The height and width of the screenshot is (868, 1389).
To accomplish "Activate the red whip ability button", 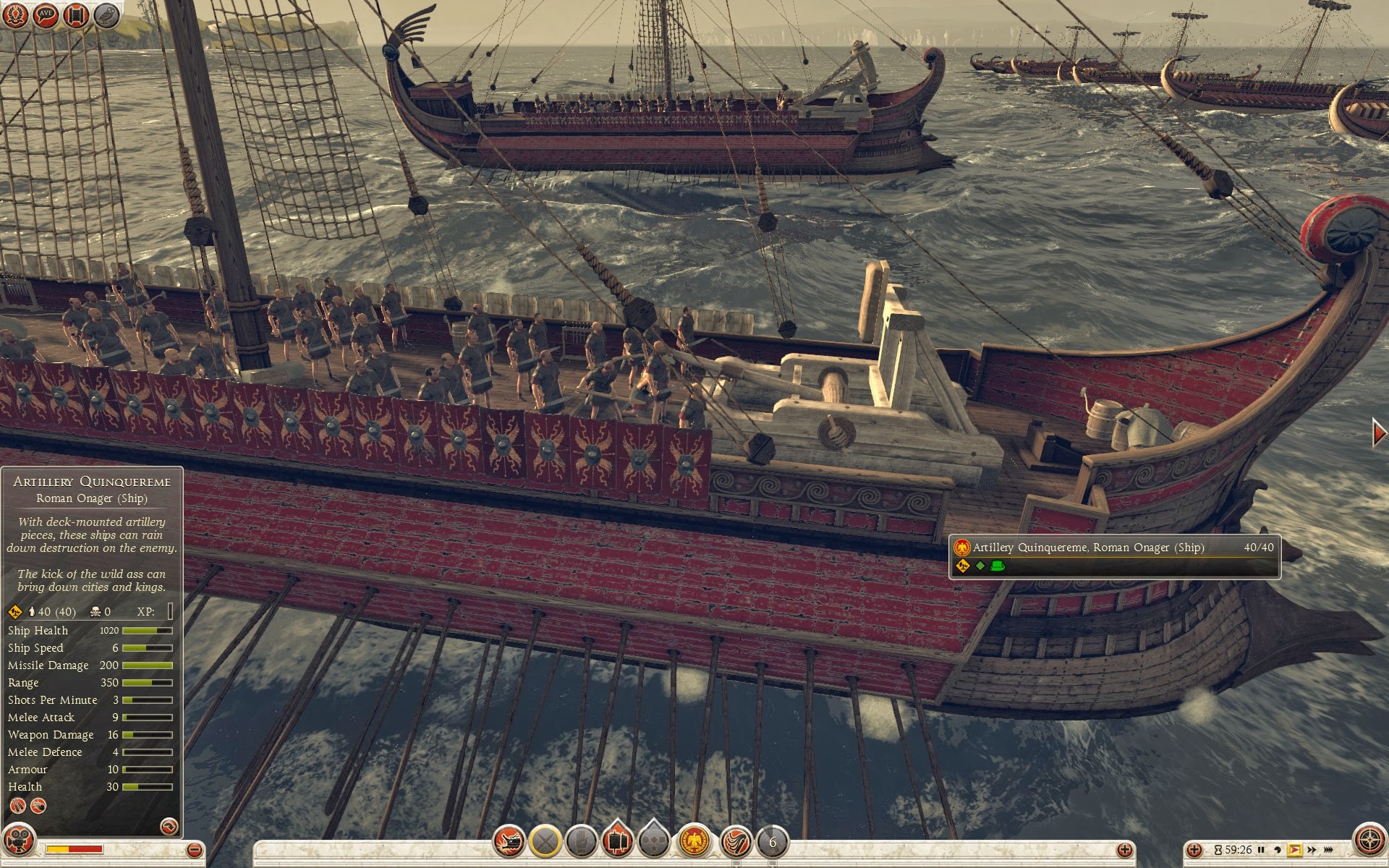I will [736, 842].
